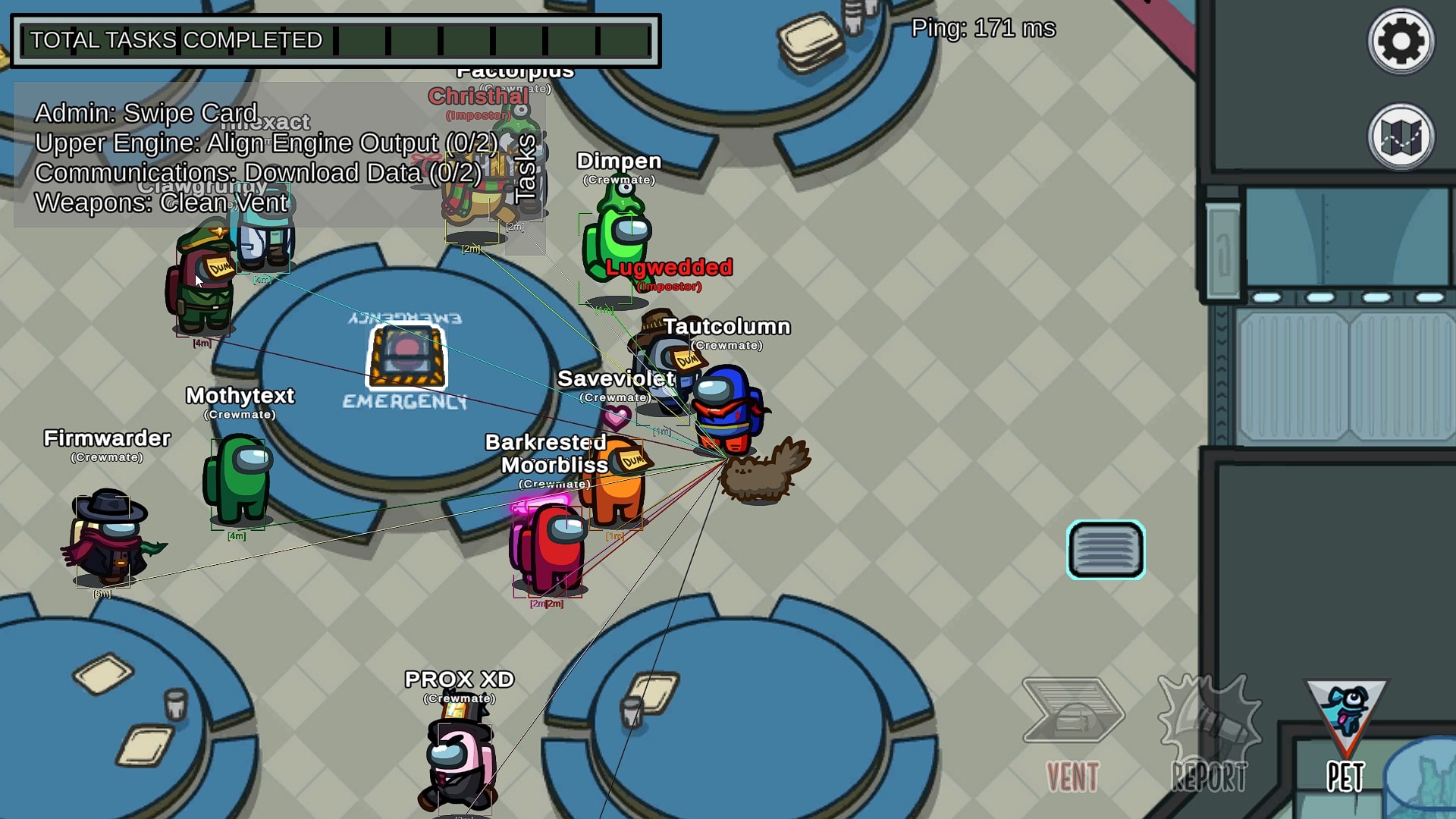Click the Upper Engine: Align Engine Output task
The height and width of the screenshot is (819, 1456).
coord(265,143)
